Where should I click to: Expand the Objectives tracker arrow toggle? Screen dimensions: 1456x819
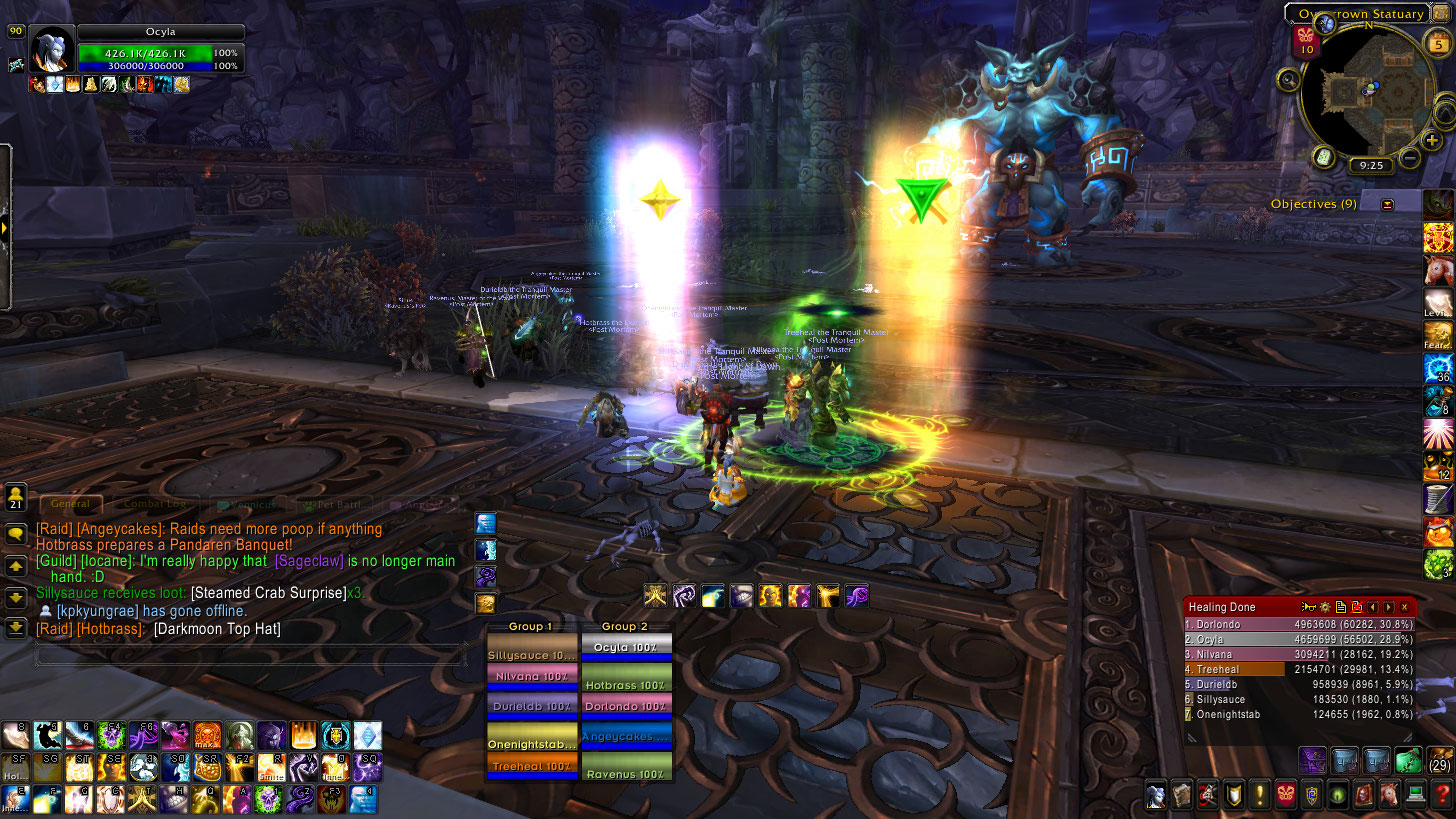click(x=1387, y=204)
